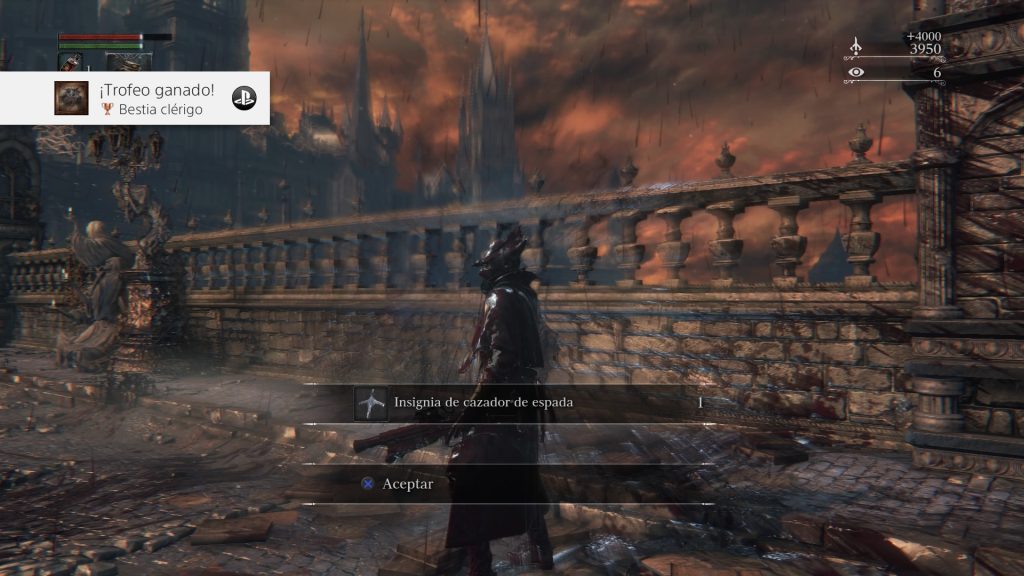Select the quick slot right of the blood vial

(127, 60)
